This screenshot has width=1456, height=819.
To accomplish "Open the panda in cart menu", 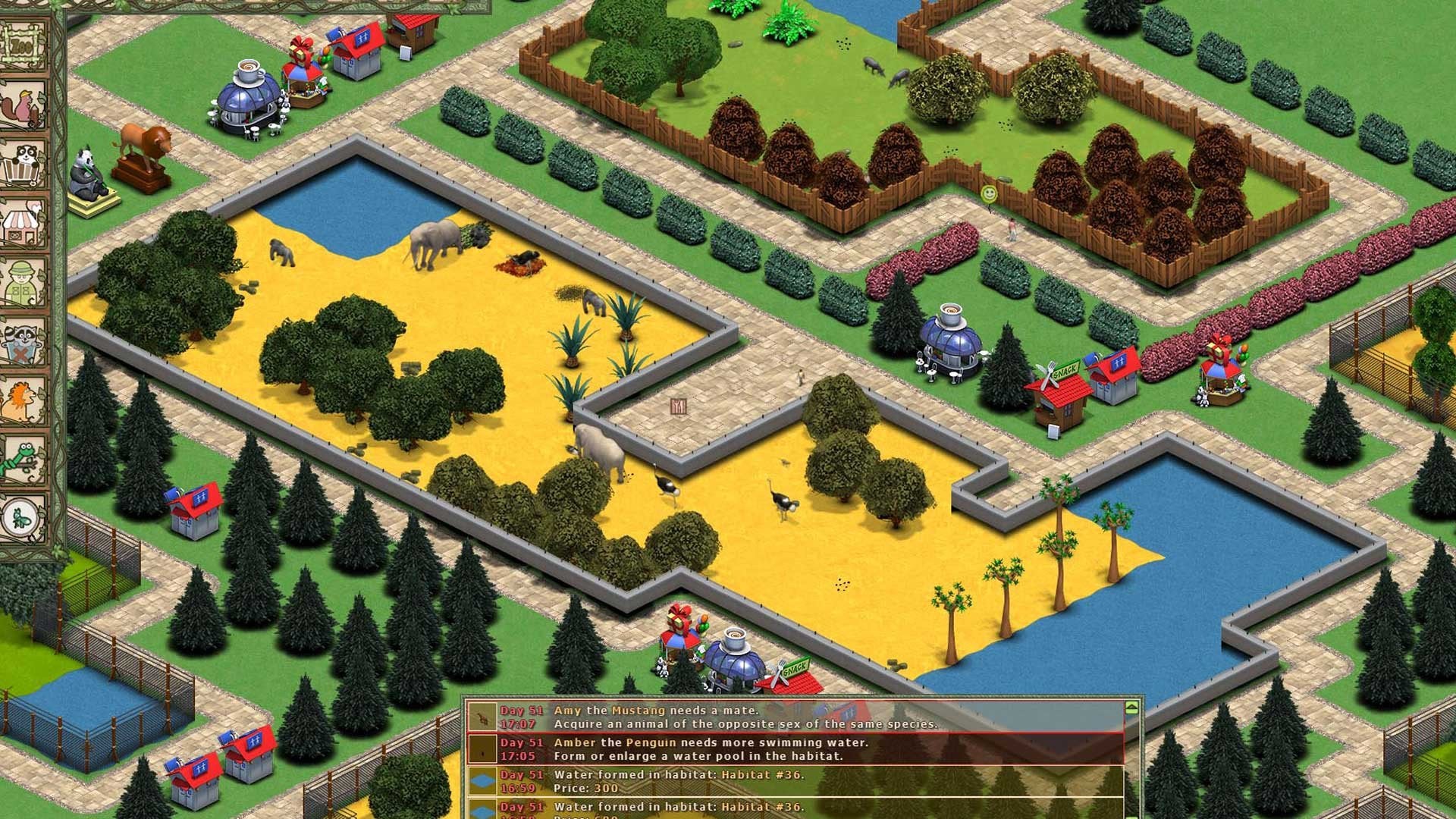I will click(x=24, y=165).
